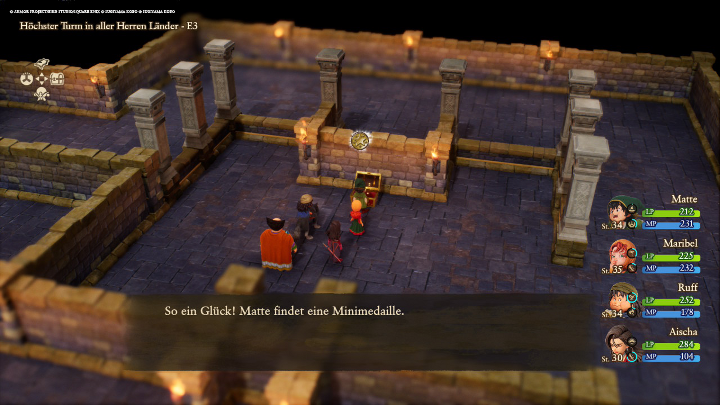Select Ruff's party portrait
720x405 pixels.
pyautogui.click(x=622, y=300)
